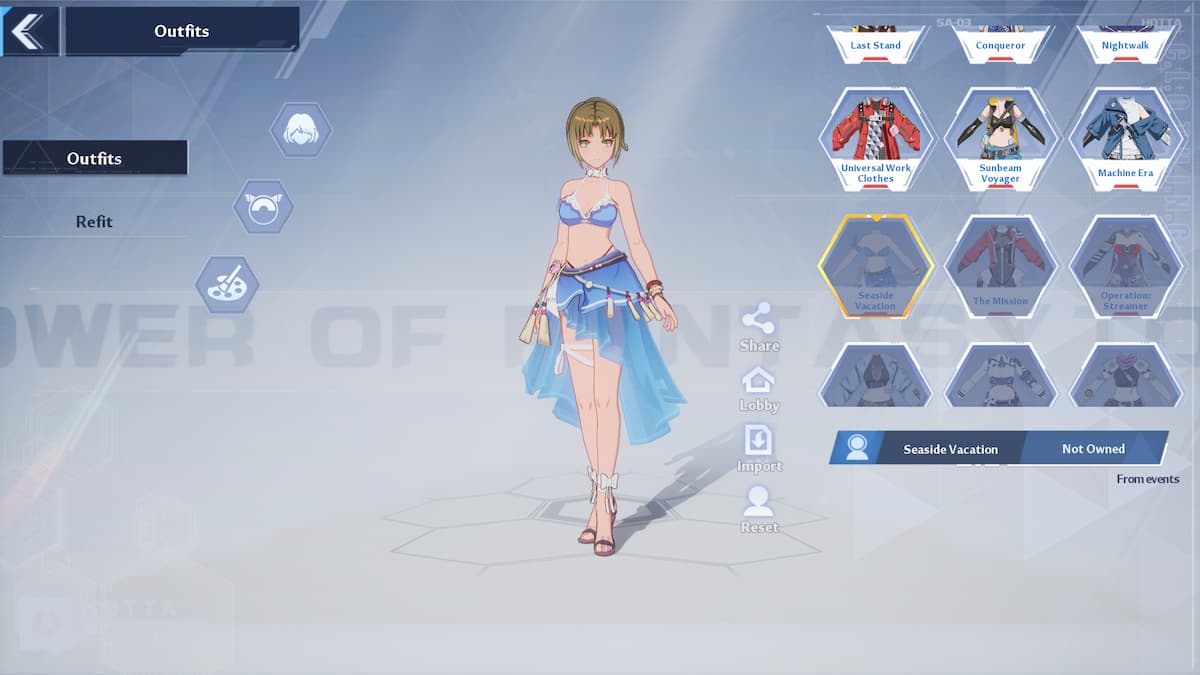Choose the Machine Era outfit
The width and height of the screenshot is (1200, 675).
coord(1125,138)
